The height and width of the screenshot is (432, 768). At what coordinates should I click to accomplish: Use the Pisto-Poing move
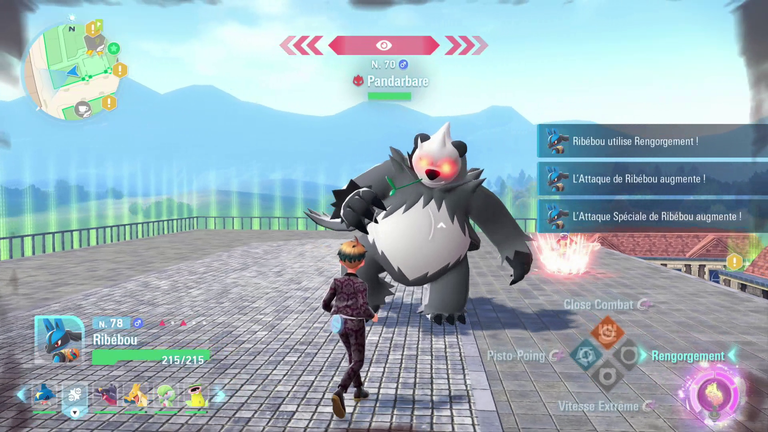(x=516, y=355)
